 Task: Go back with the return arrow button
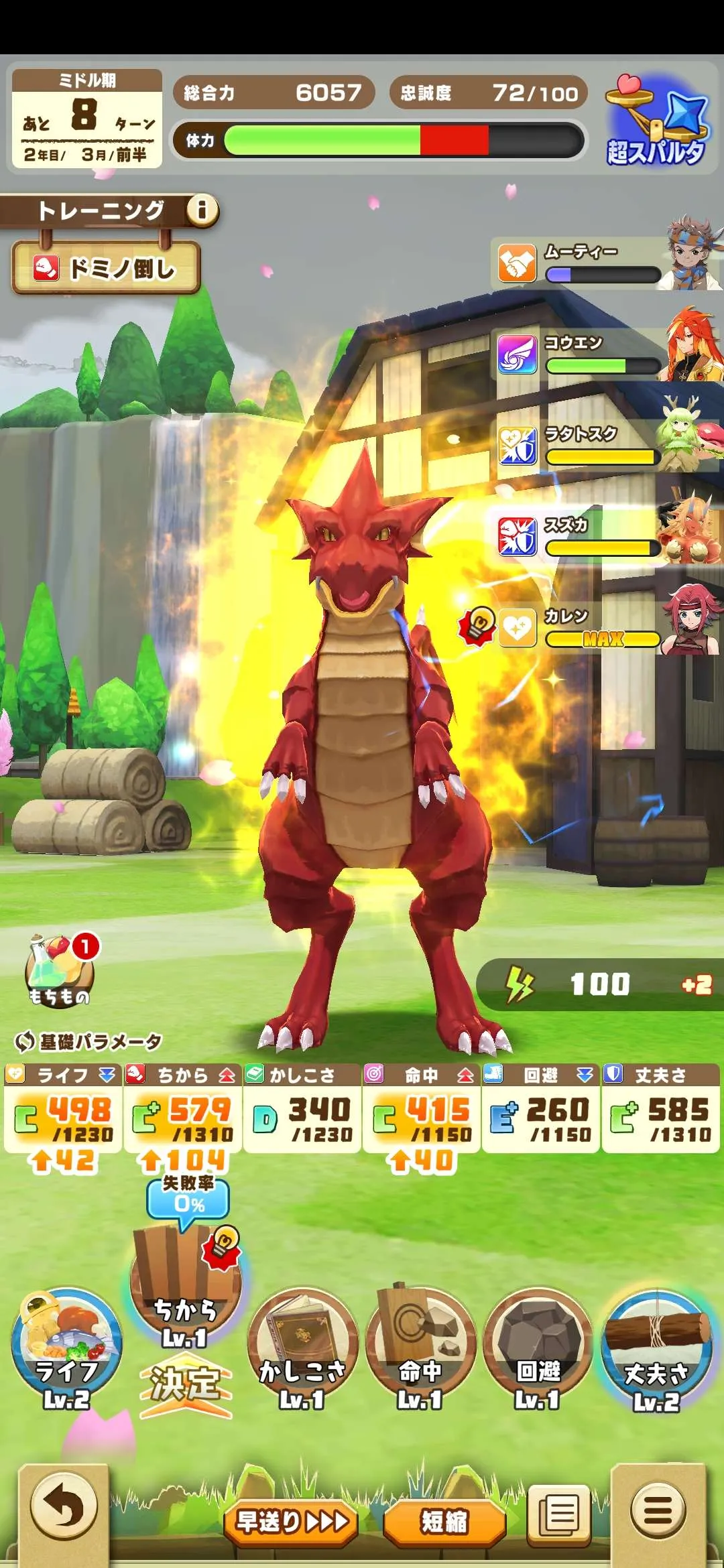64,1509
